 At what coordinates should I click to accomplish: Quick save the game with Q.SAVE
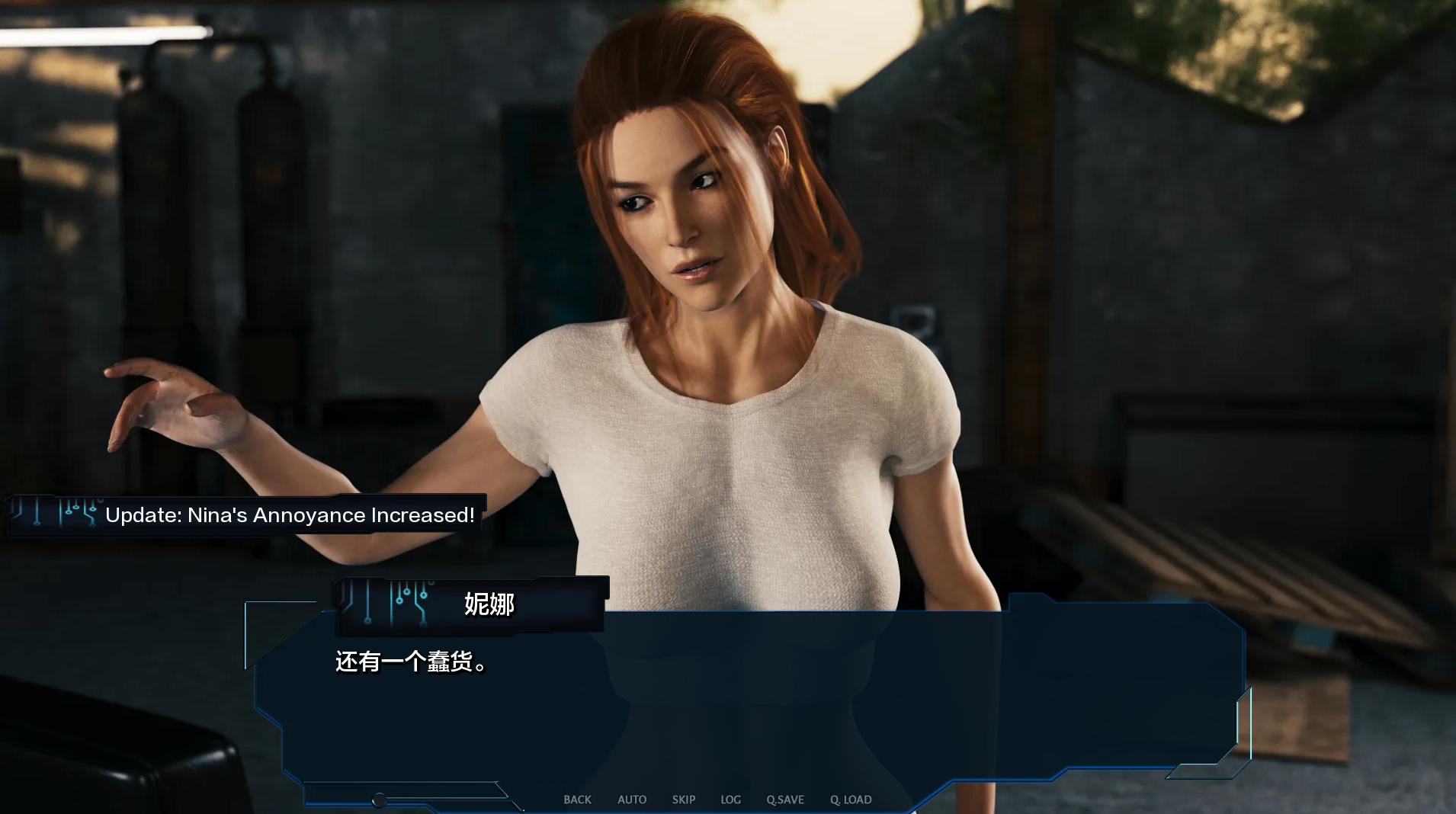[785, 800]
